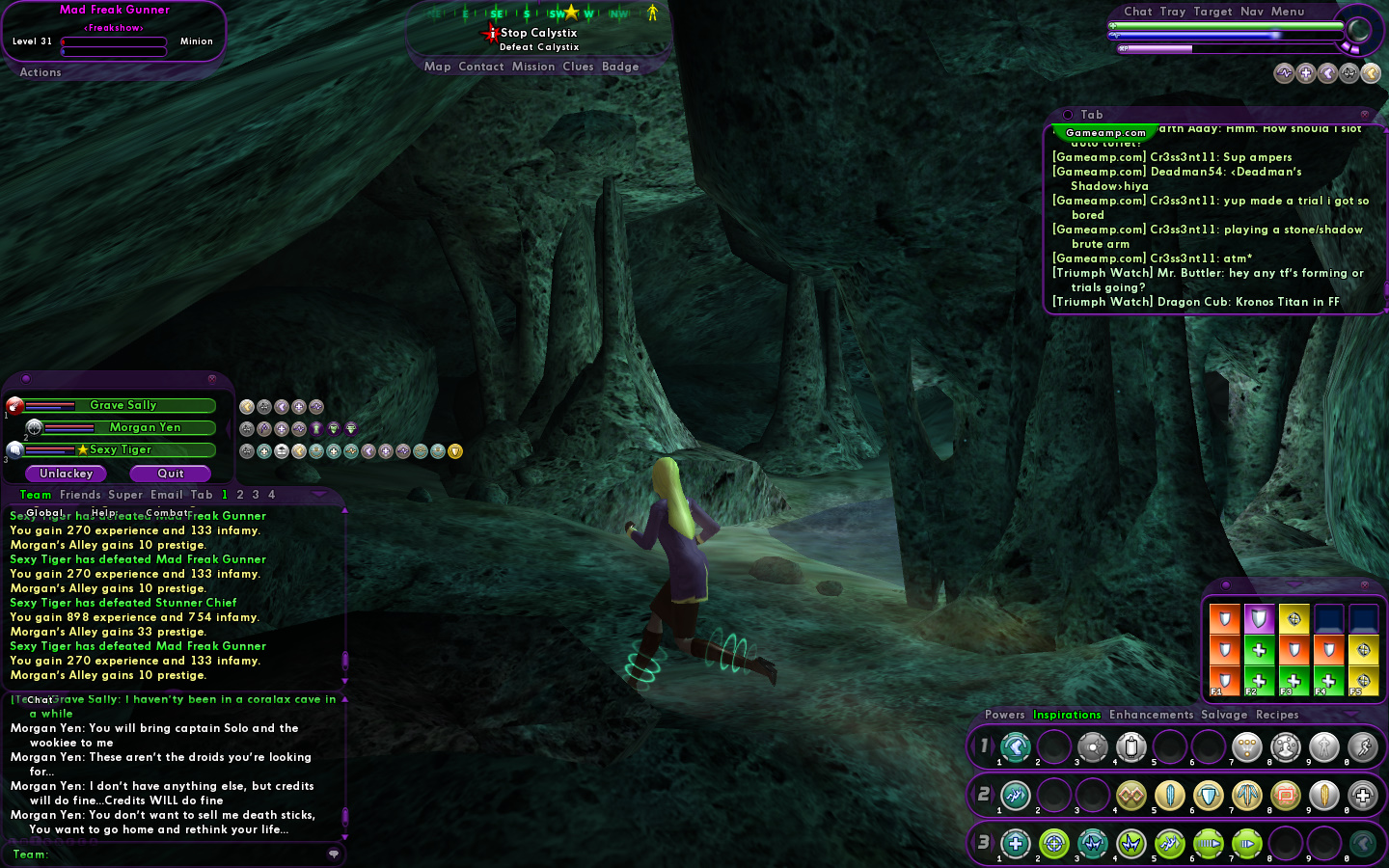Select teammate Morgan Yen
Image resolution: width=1389 pixels, height=868 pixels.
[x=145, y=428]
